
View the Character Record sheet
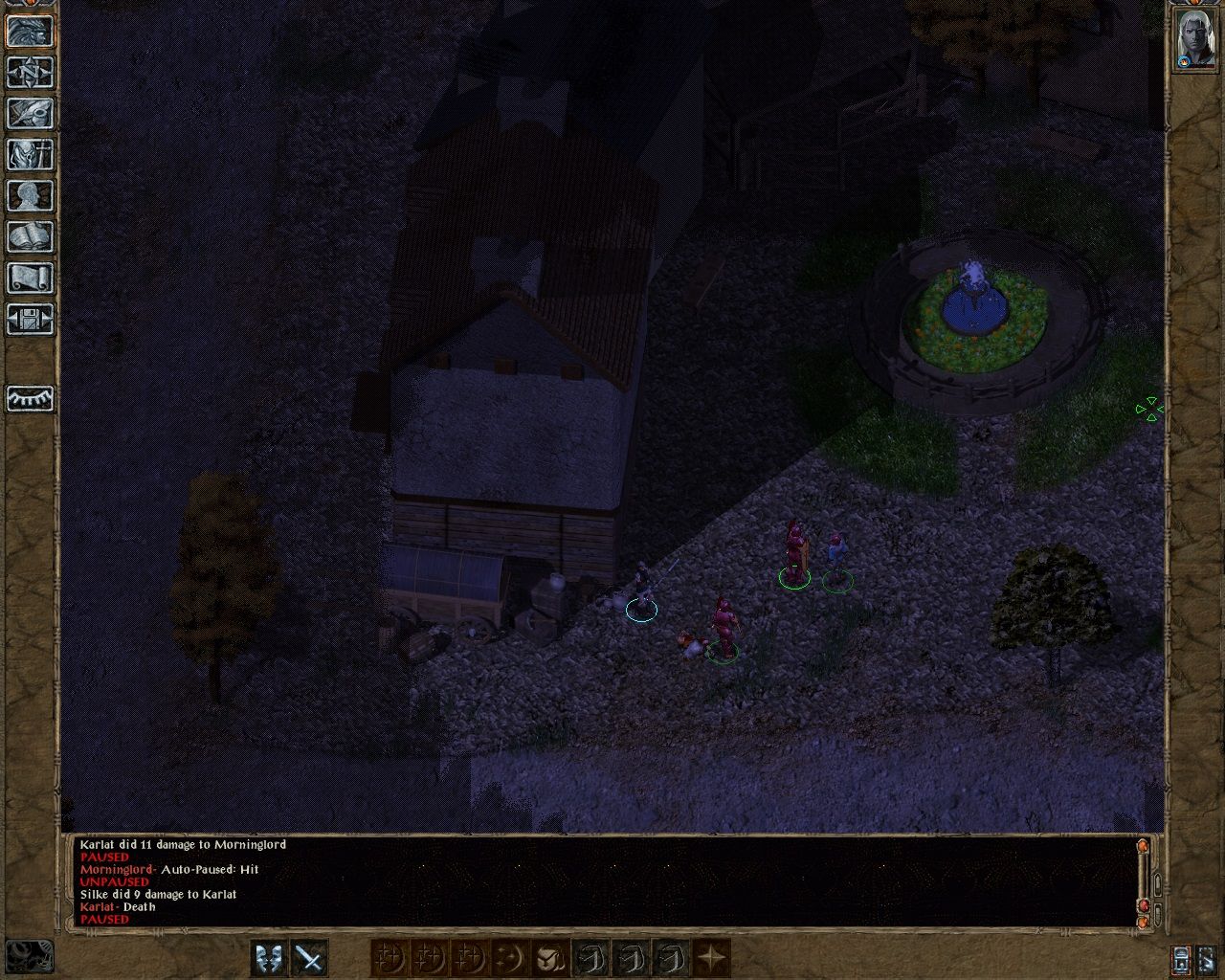click(x=29, y=196)
